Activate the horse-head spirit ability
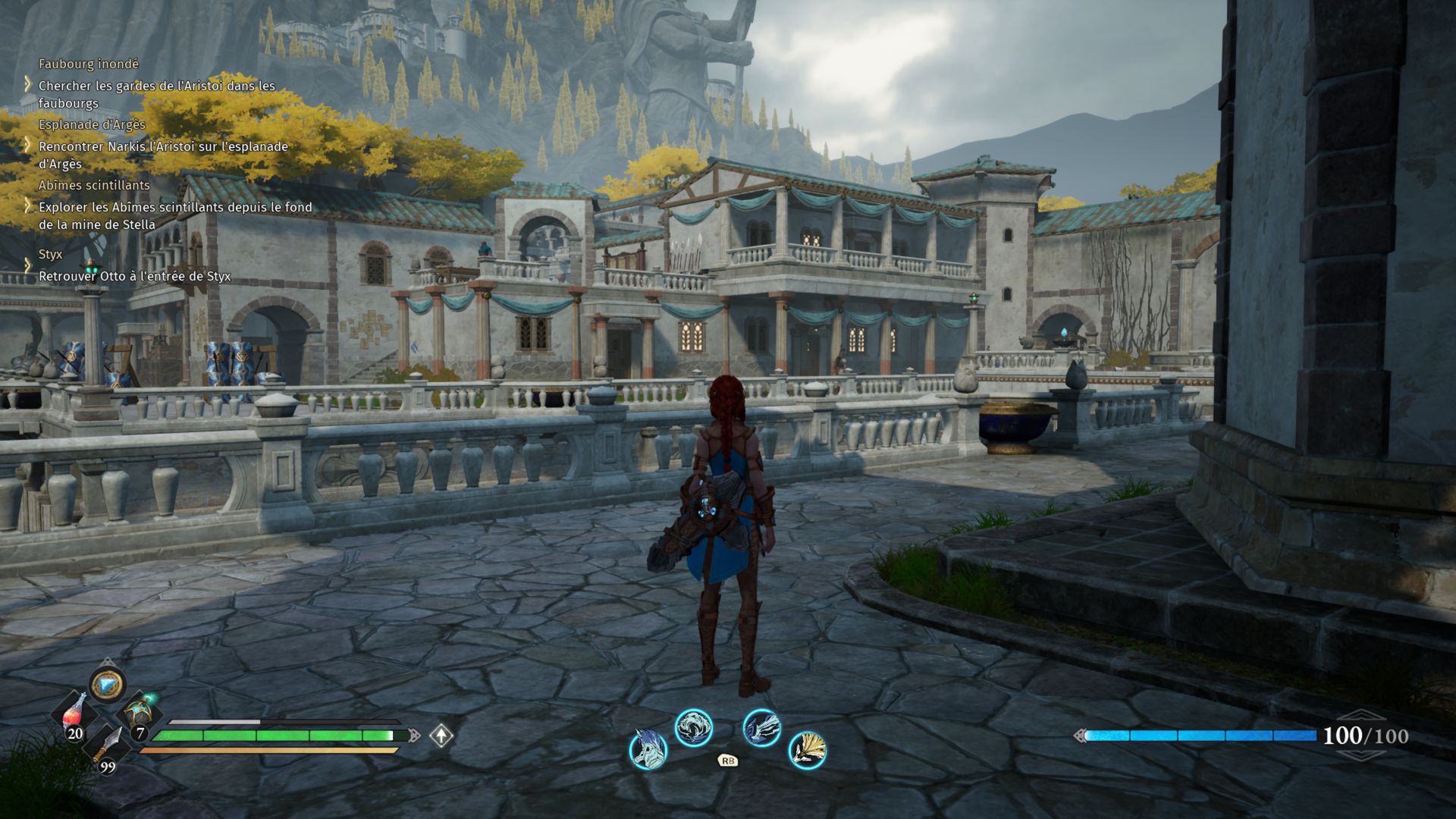 point(648,748)
